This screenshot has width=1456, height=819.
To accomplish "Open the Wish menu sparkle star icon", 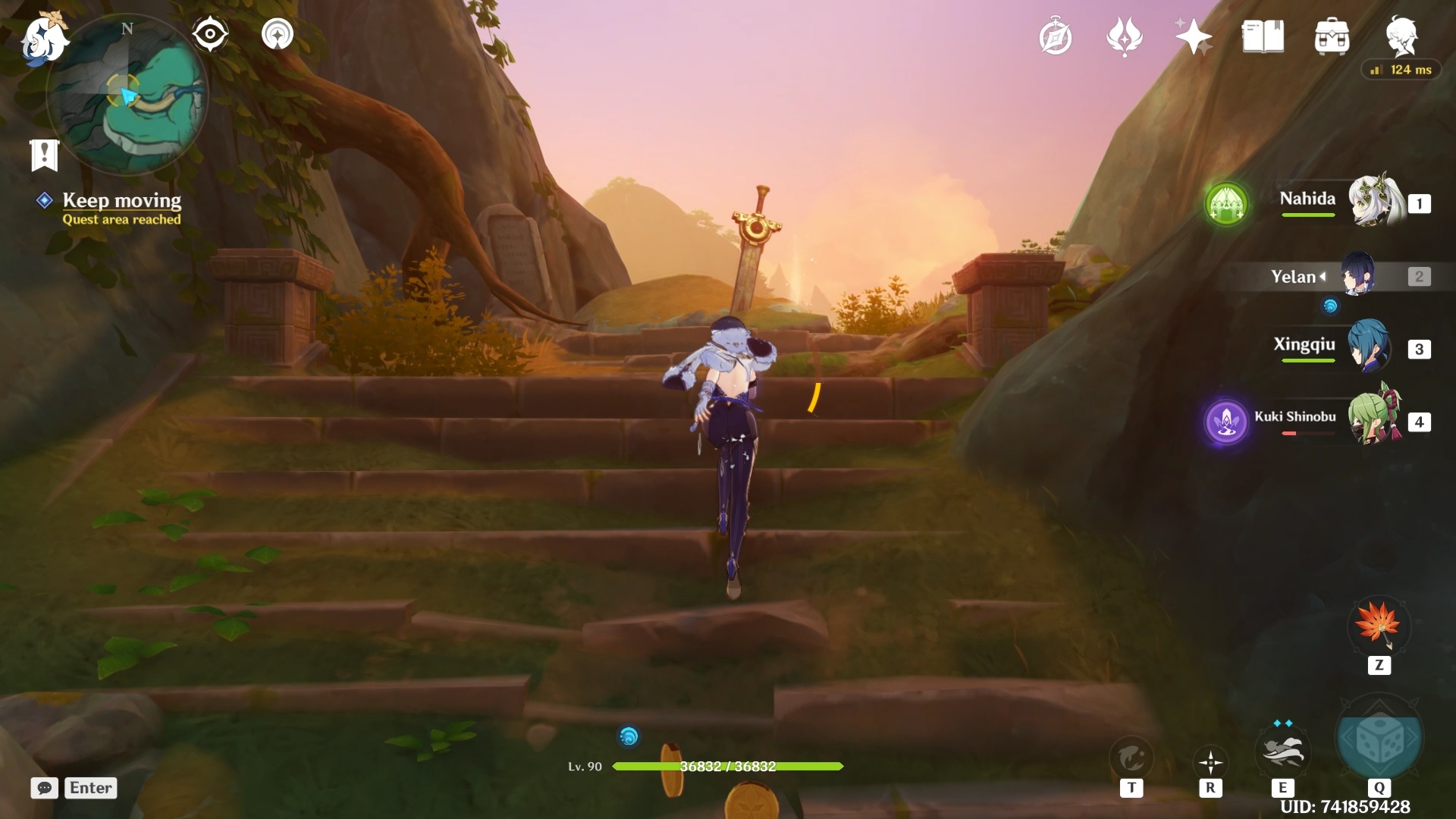I will click(x=1191, y=36).
